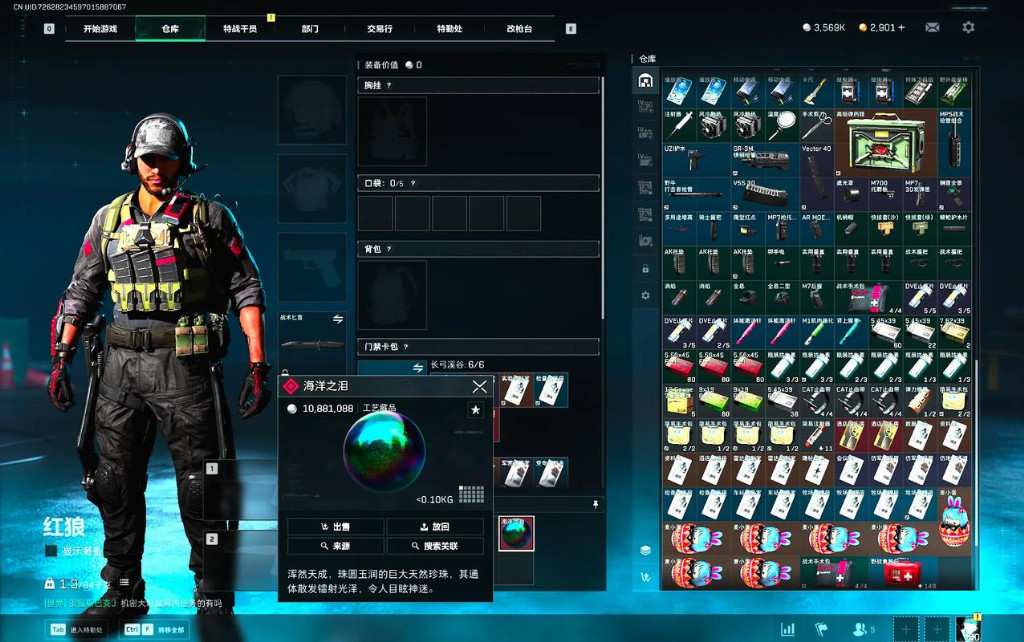Toggle the 显示装备 show-equipment checkbox
The image size is (1024, 642).
(x=51, y=550)
